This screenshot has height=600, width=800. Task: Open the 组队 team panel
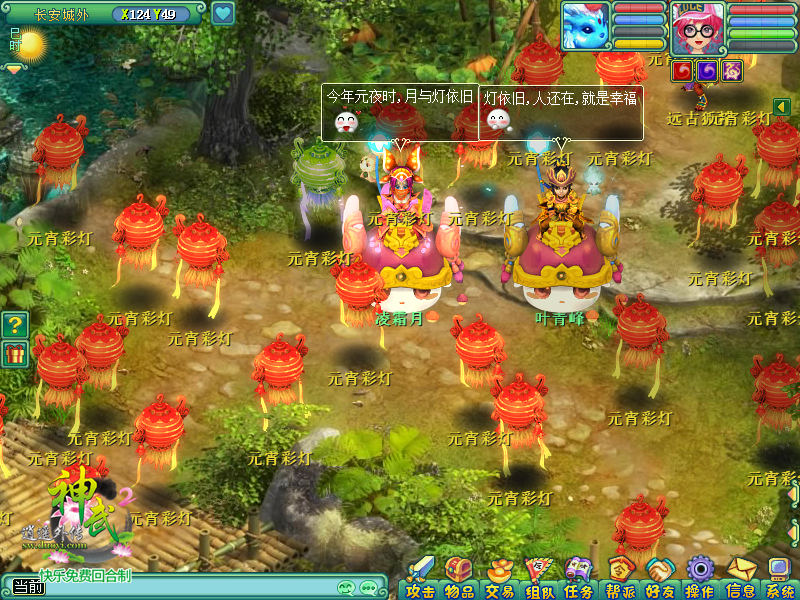click(x=539, y=576)
